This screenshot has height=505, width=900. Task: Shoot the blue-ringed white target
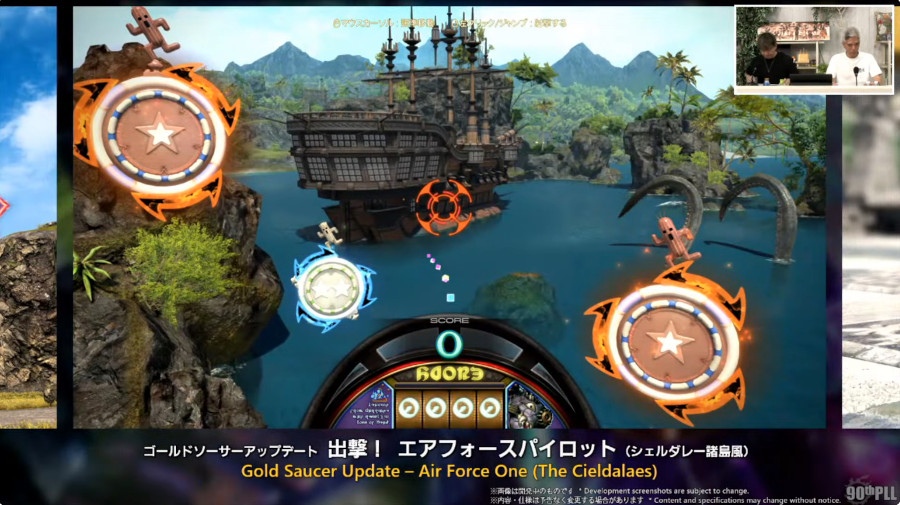pyautogui.click(x=331, y=288)
